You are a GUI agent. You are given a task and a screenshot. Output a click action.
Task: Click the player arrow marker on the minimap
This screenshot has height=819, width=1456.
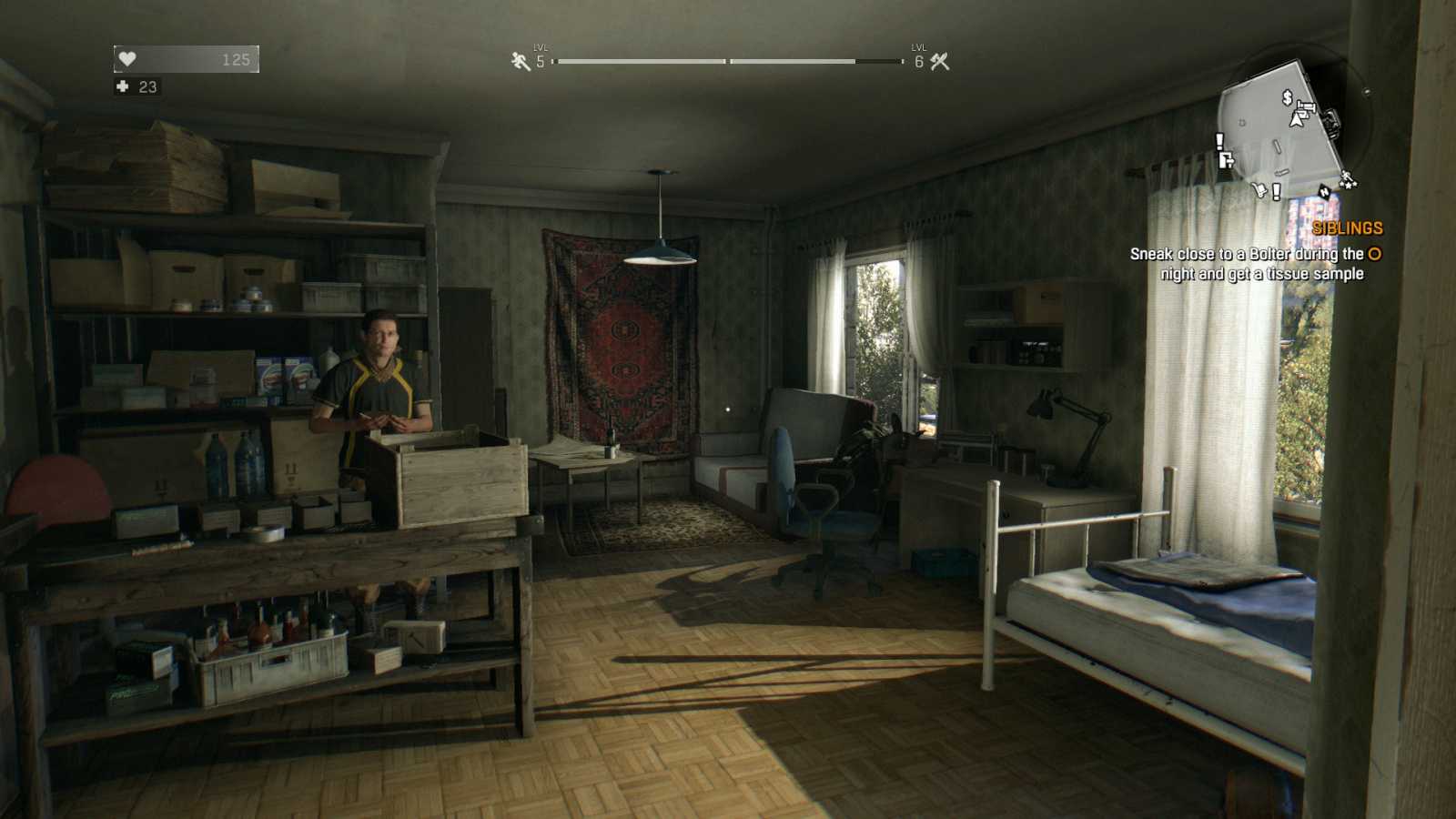[1296, 120]
